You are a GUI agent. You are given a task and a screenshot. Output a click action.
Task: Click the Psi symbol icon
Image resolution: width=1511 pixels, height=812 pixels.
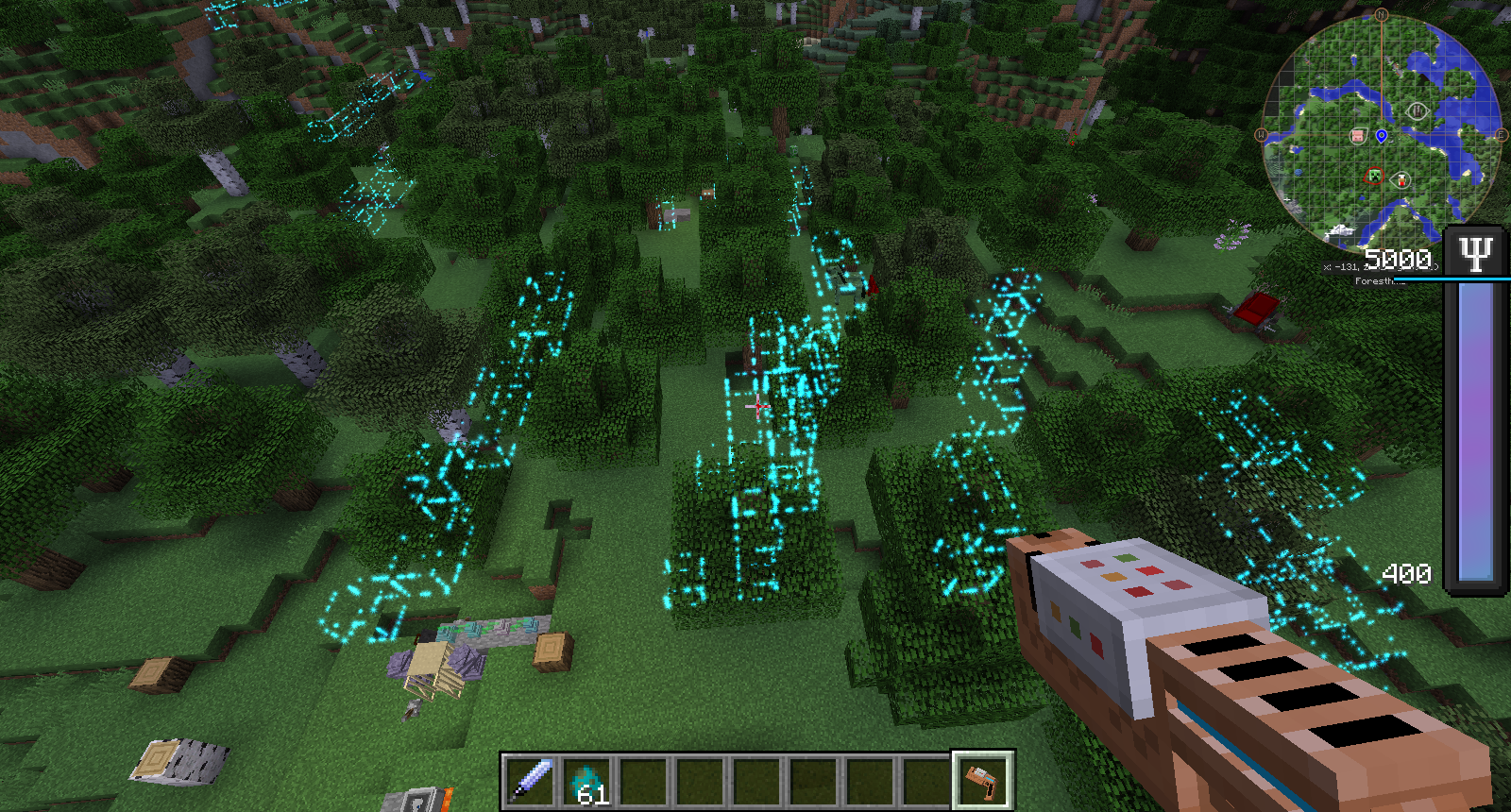click(1475, 253)
